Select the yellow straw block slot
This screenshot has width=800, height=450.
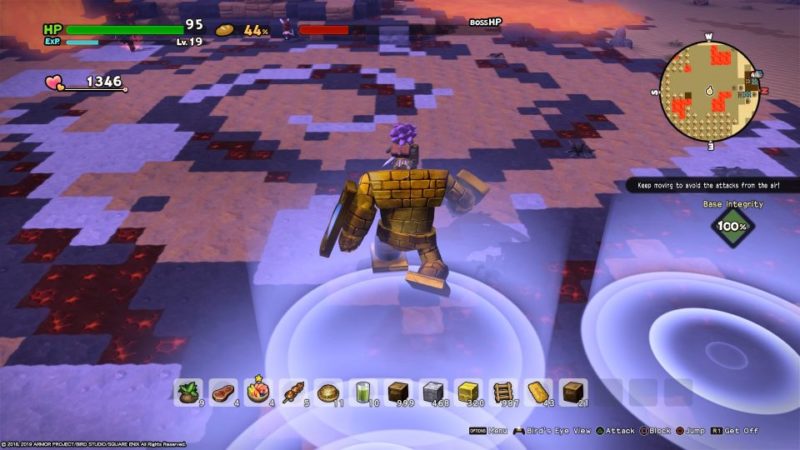click(x=468, y=392)
